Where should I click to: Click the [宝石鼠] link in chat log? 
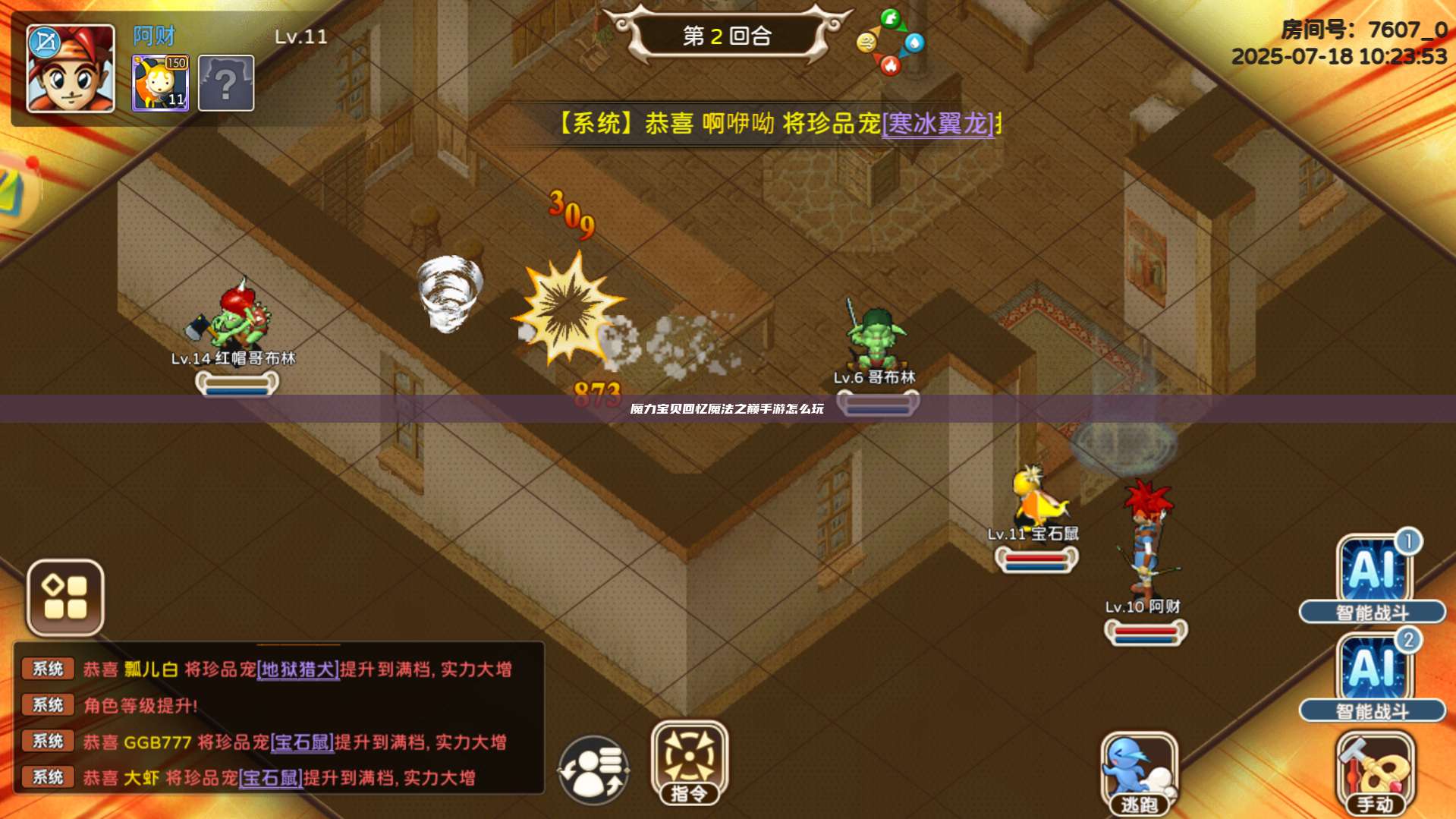pyautogui.click(x=302, y=742)
